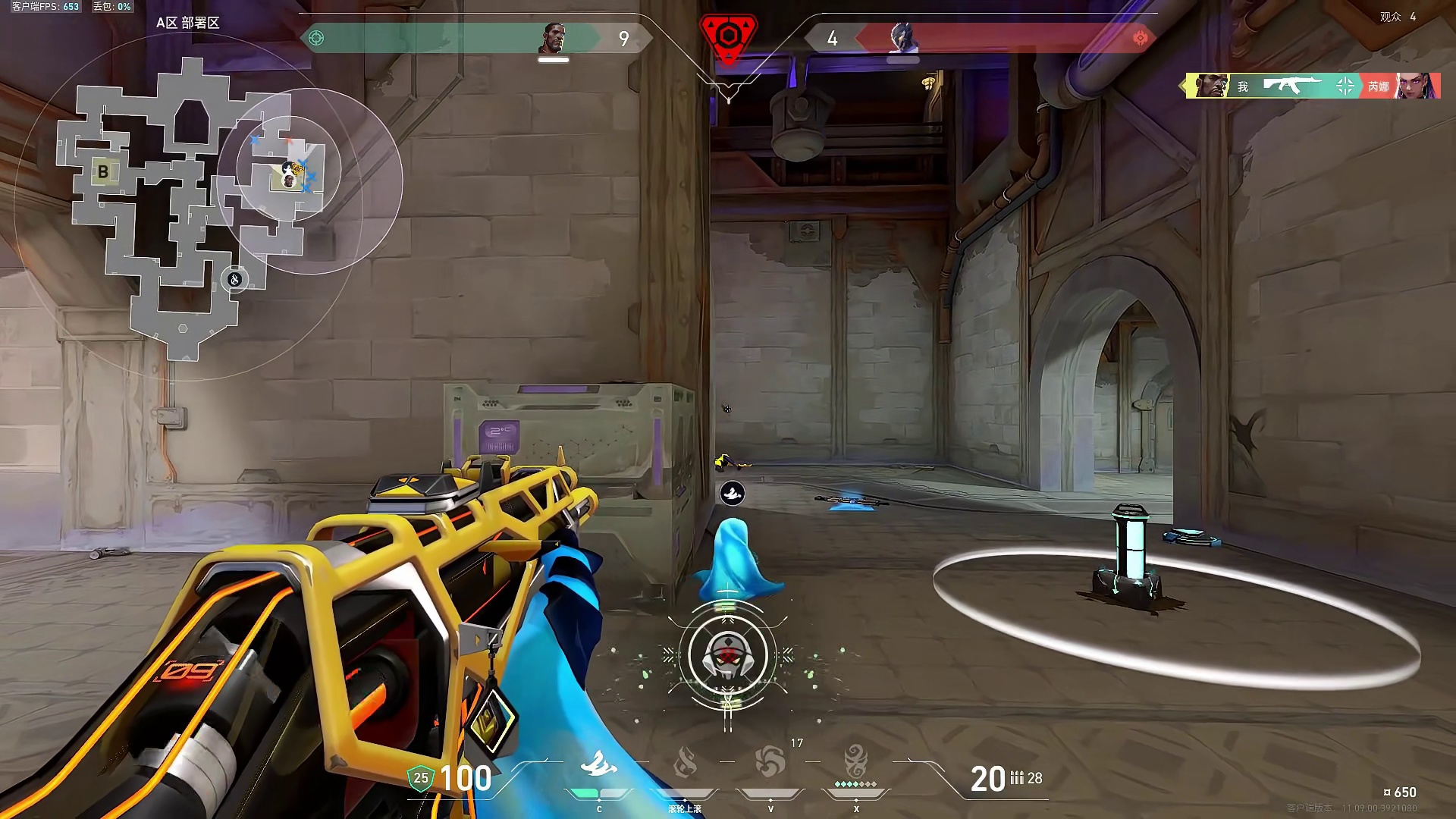Click the red team emblem in the top bar

1139,38
